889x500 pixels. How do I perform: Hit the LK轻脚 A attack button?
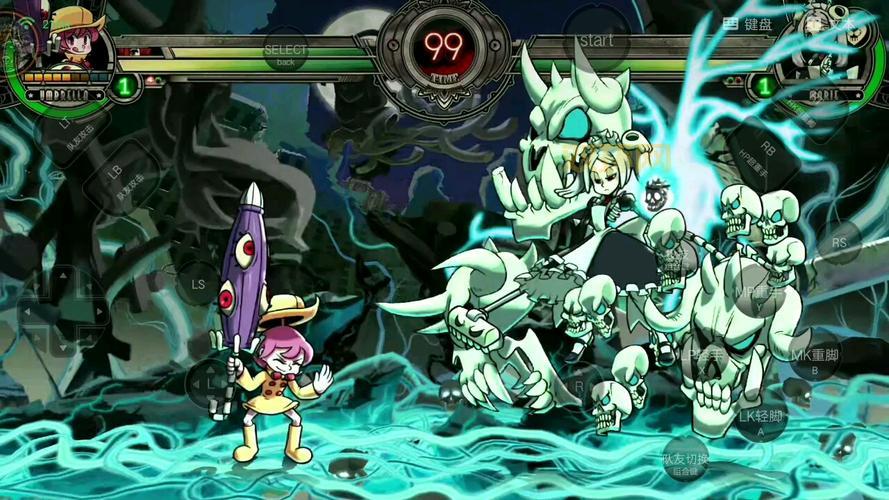click(759, 417)
